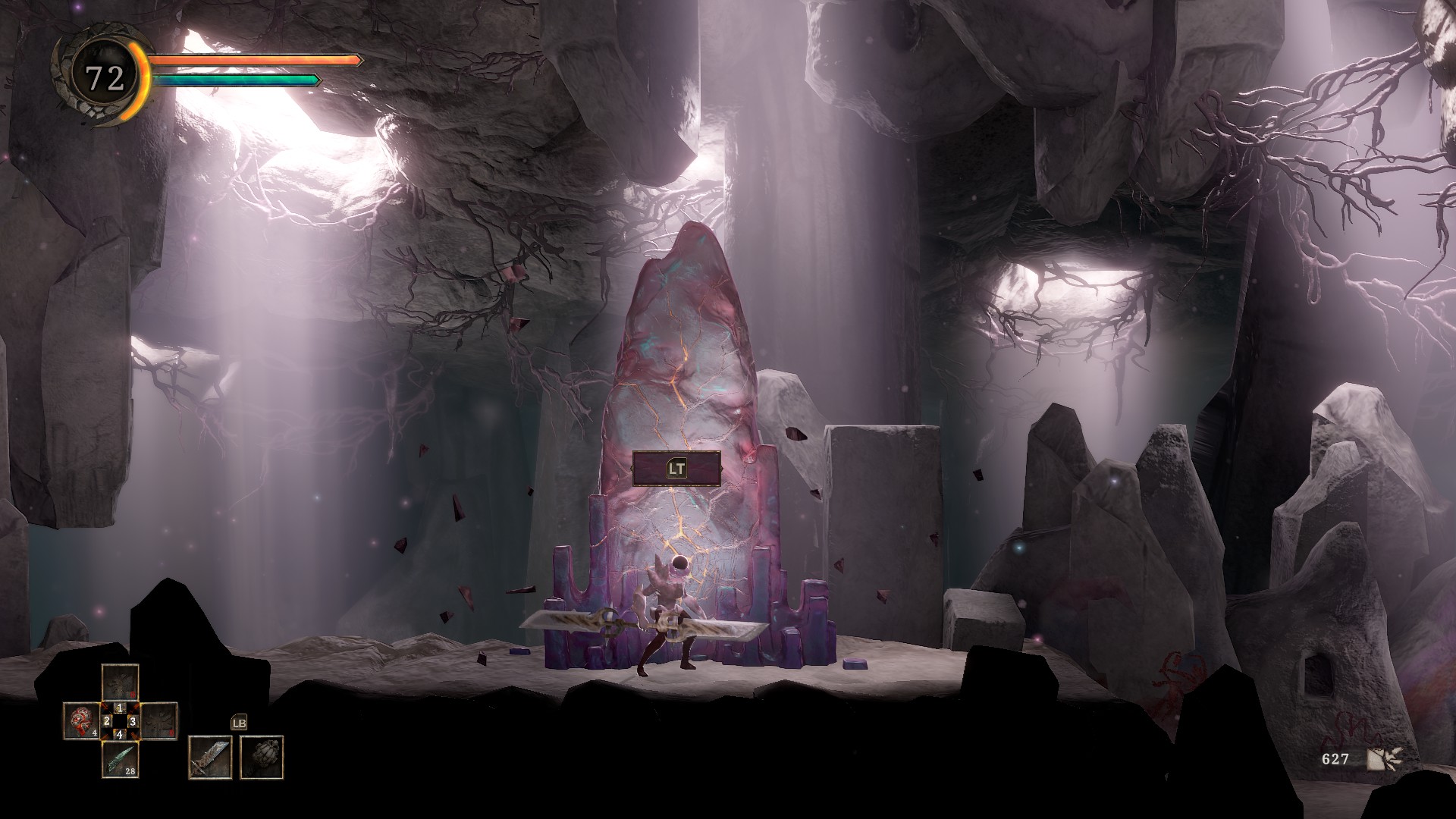Screen dimensions: 1456x819
Task: Click the level 72 character emblem
Action: point(105,77)
